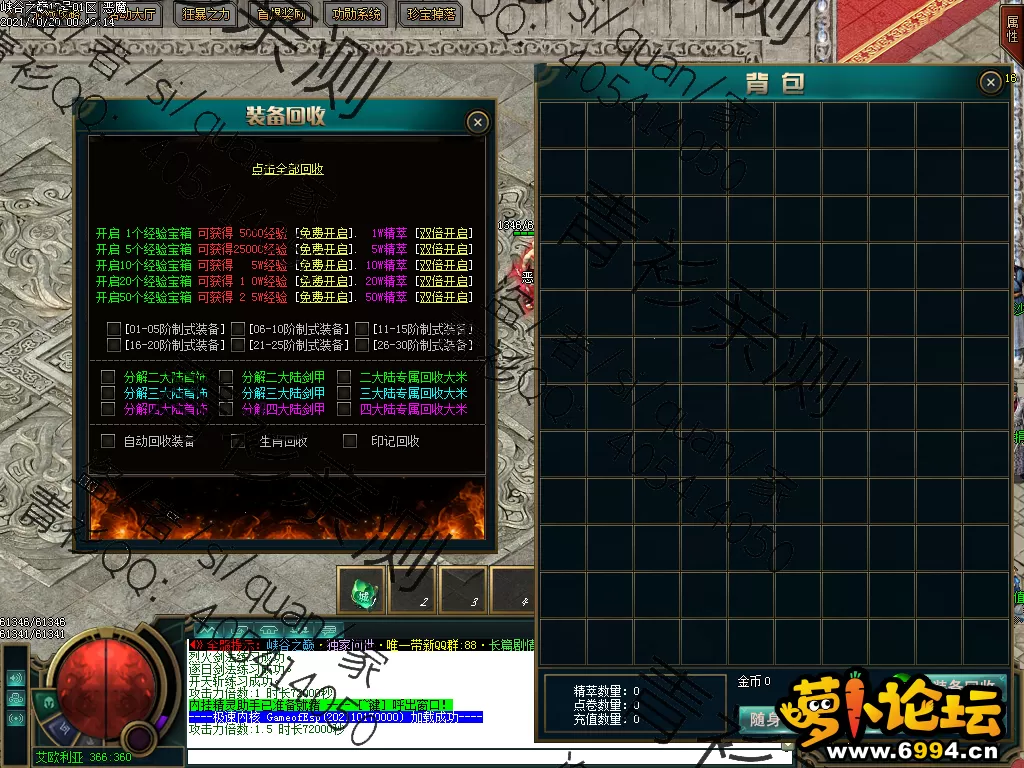Screen dimensions: 1024x768
Task: Toggle 三大陆专属回收大米 checkbox
Action: tap(343, 393)
